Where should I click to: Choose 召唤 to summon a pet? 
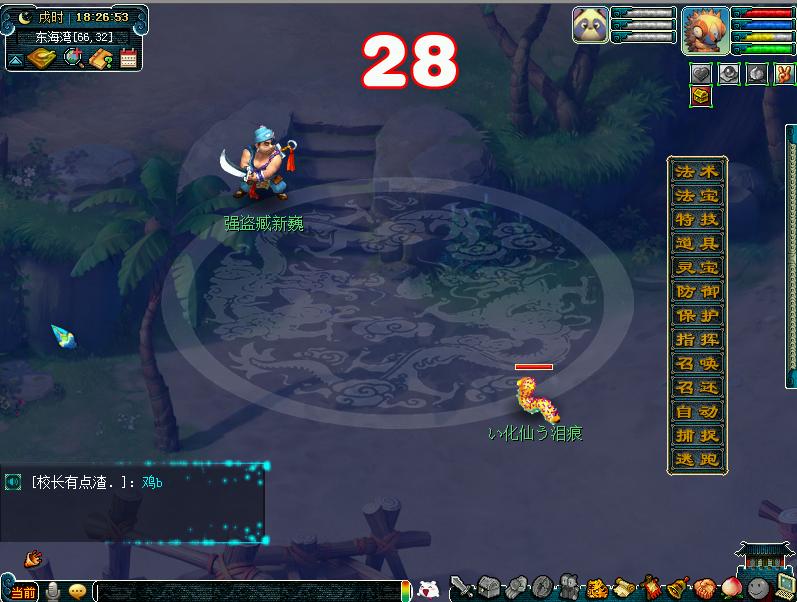point(697,363)
